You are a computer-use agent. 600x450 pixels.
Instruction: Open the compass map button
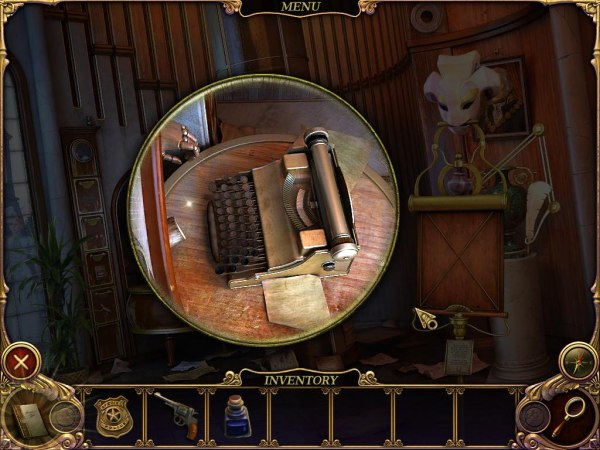[579, 360]
